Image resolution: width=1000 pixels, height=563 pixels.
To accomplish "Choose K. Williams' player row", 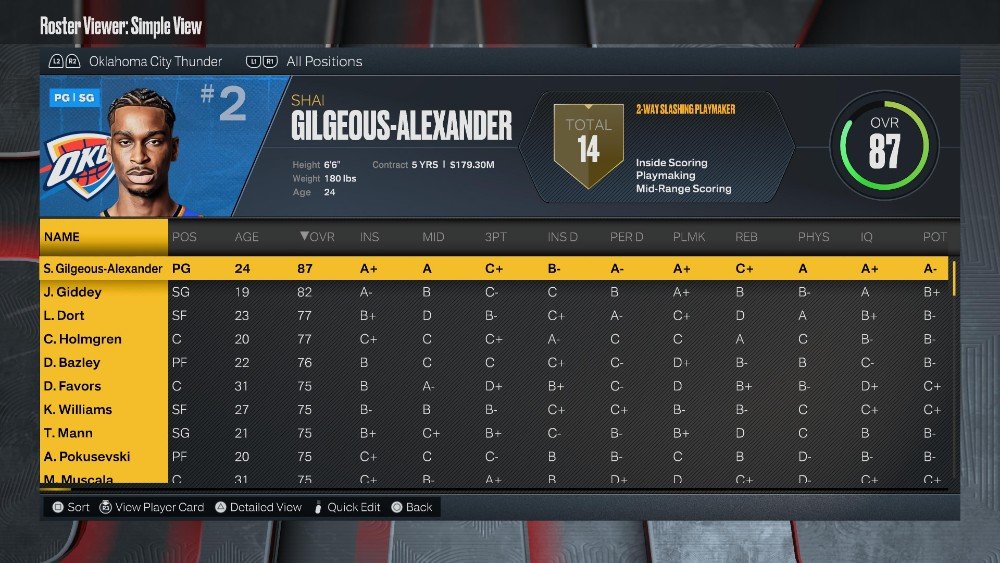I will coord(78,409).
